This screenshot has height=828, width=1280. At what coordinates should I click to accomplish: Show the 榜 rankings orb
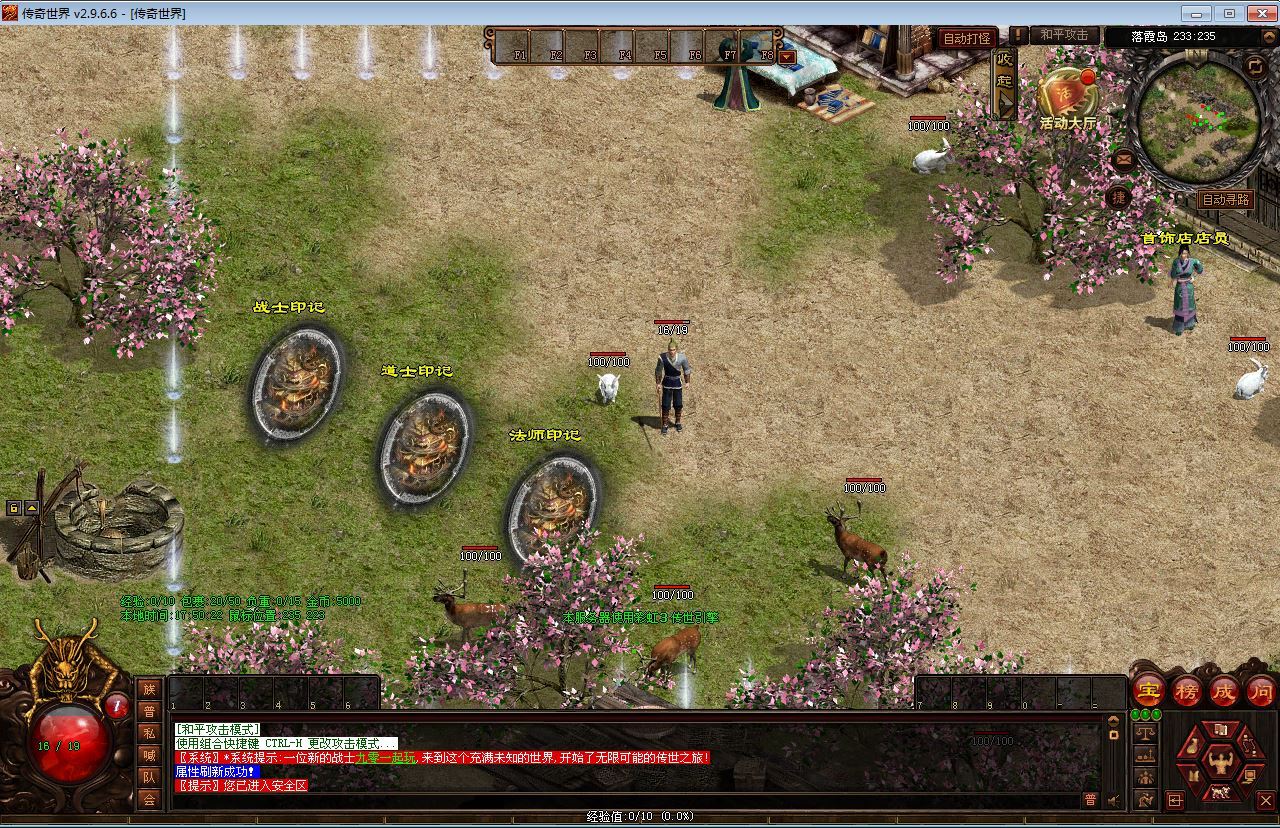point(1187,690)
